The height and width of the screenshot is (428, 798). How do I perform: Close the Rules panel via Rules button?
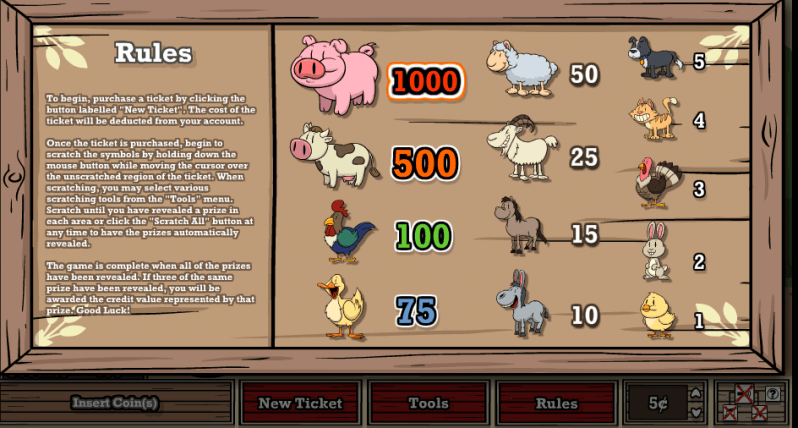click(x=556, y=403)
